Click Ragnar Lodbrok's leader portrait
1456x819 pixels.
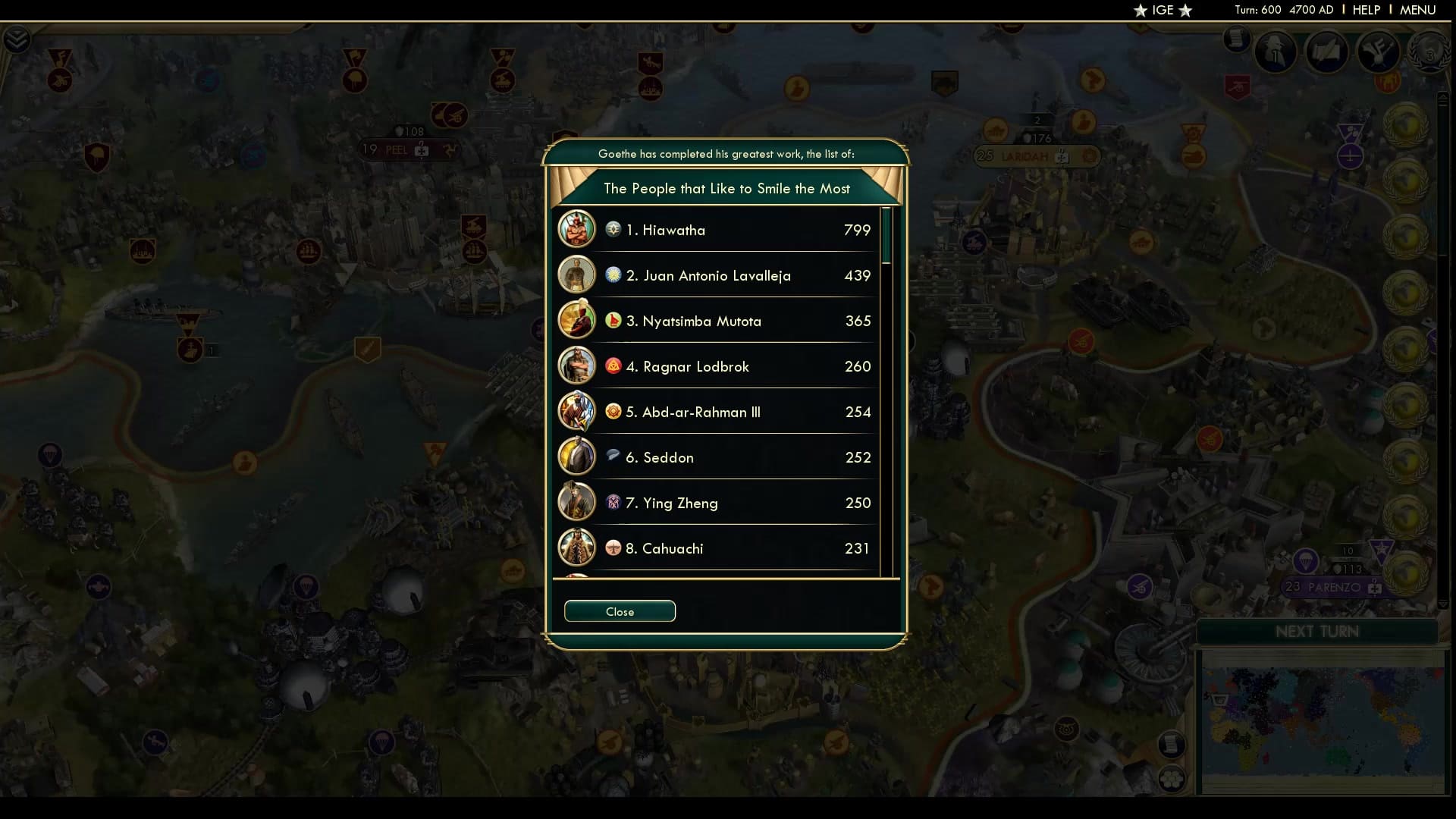(577, 366)
